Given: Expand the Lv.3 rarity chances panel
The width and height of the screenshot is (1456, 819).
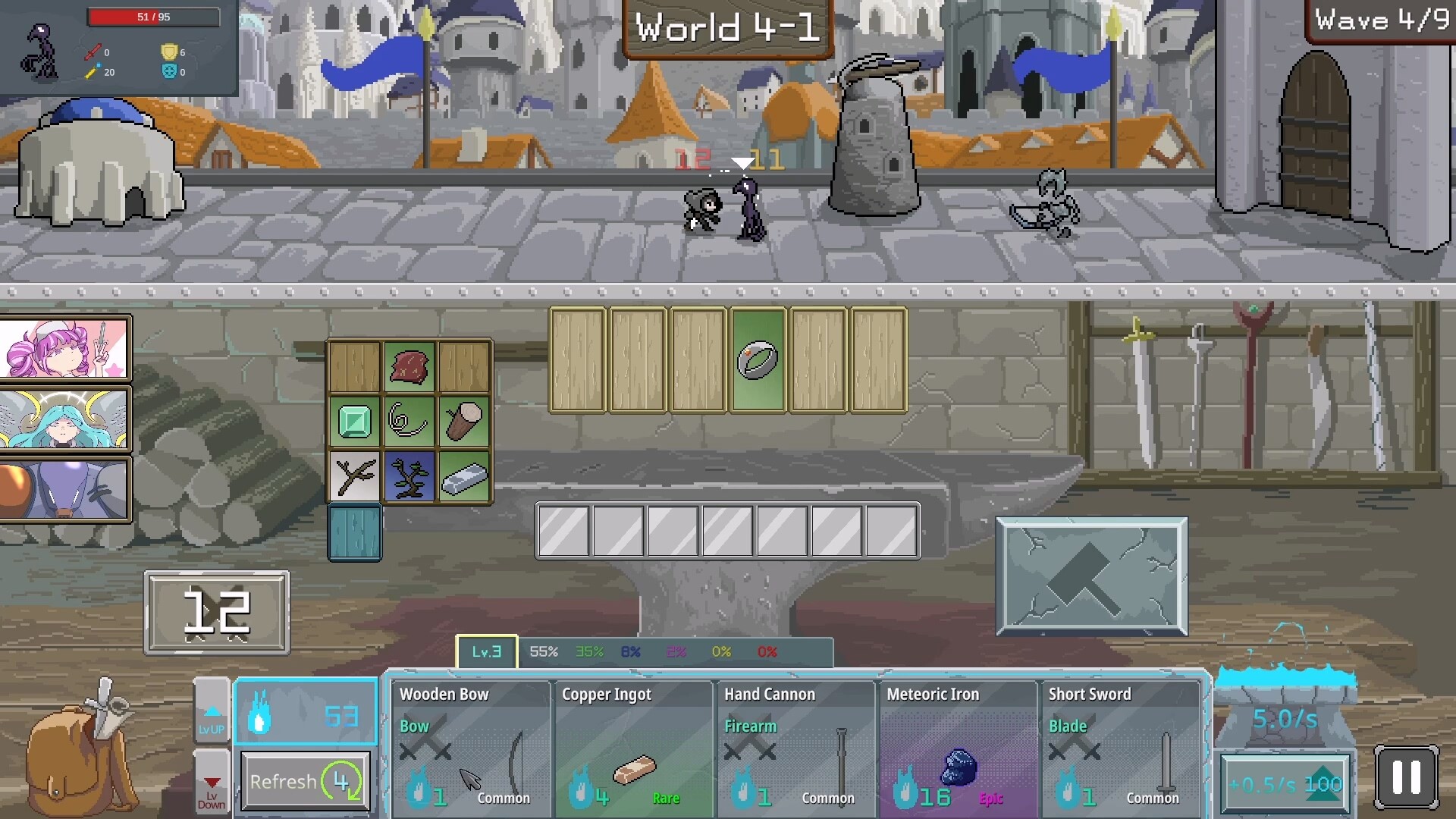Looking at the screenshot, I should pyautogui.click(x=486, y=651).
